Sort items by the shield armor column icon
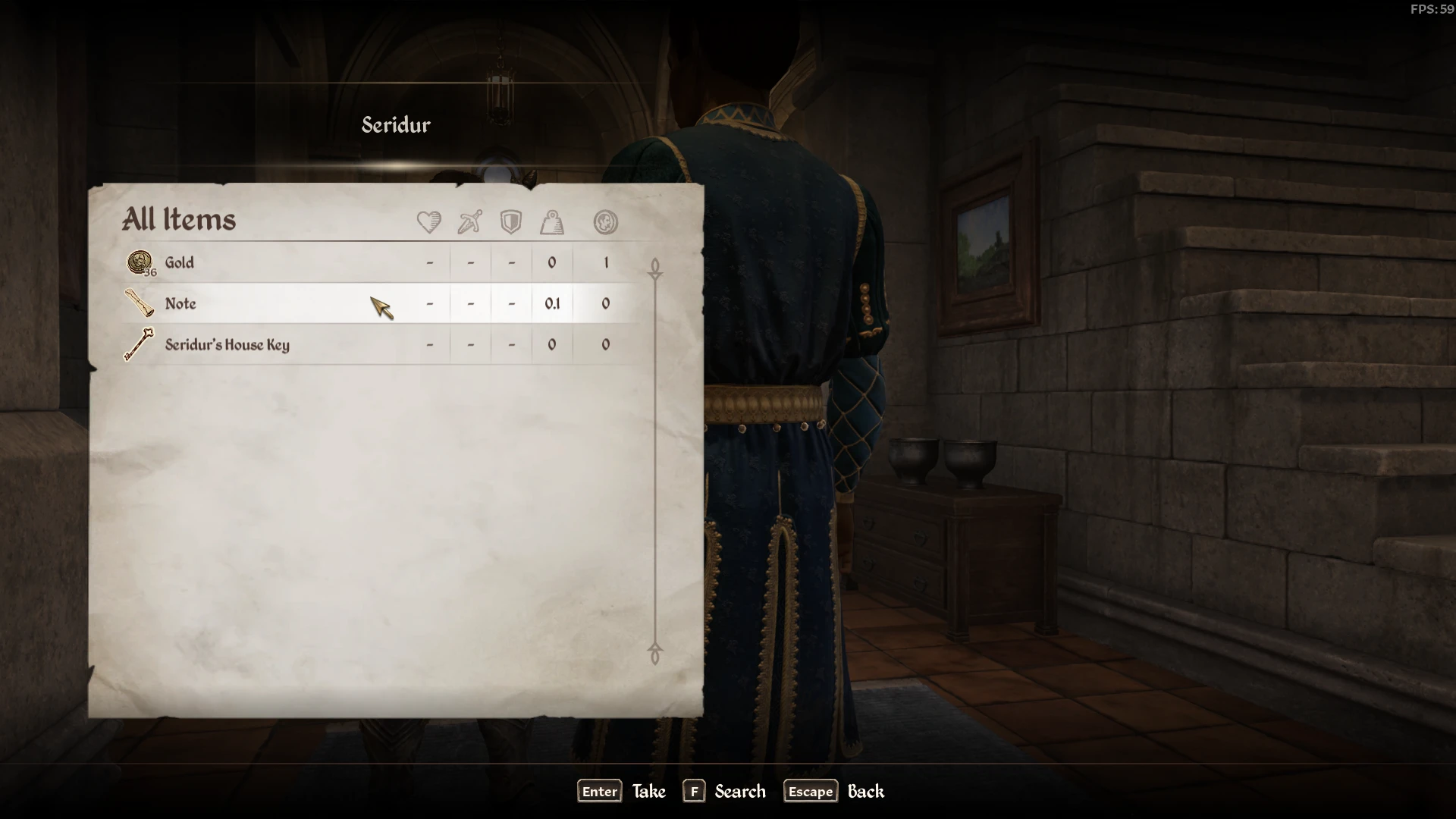The image size is (1456, 819). click(511, 222)
